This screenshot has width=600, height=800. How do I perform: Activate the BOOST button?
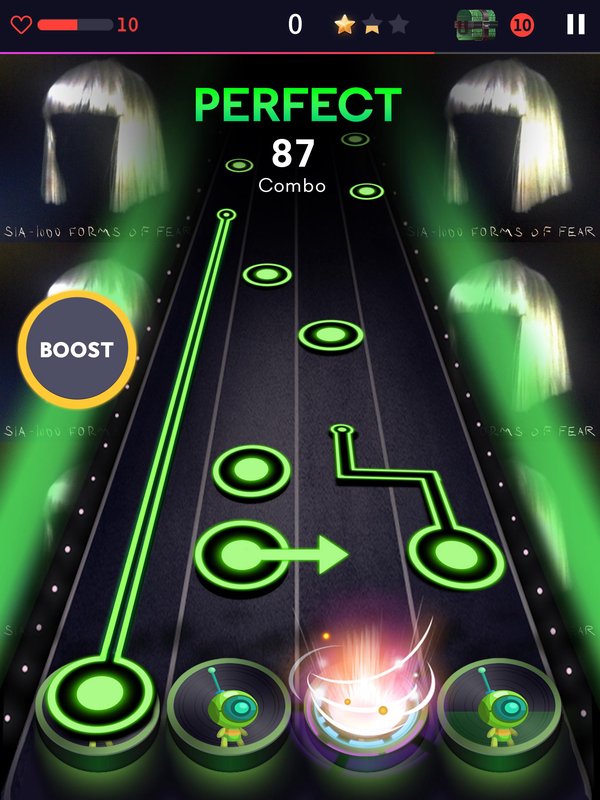(77, 350)
